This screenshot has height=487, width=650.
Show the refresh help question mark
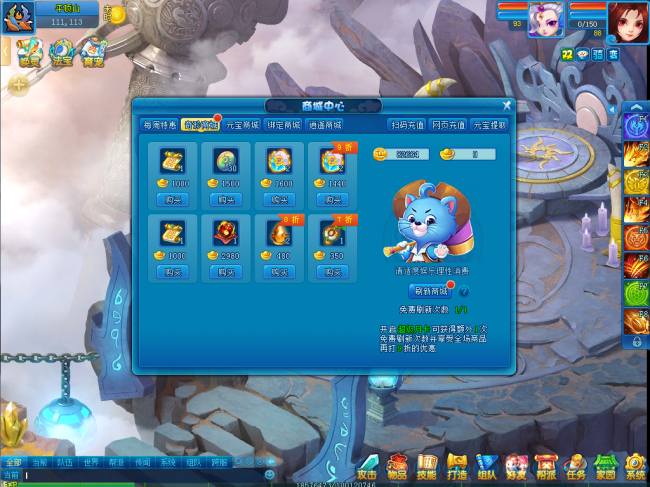coord(463,291)
